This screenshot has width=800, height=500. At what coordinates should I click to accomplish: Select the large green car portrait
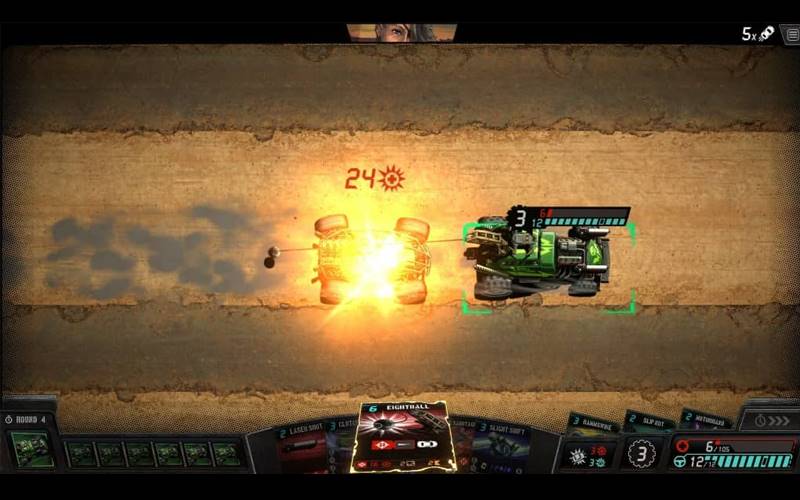(x=32, y=450)
